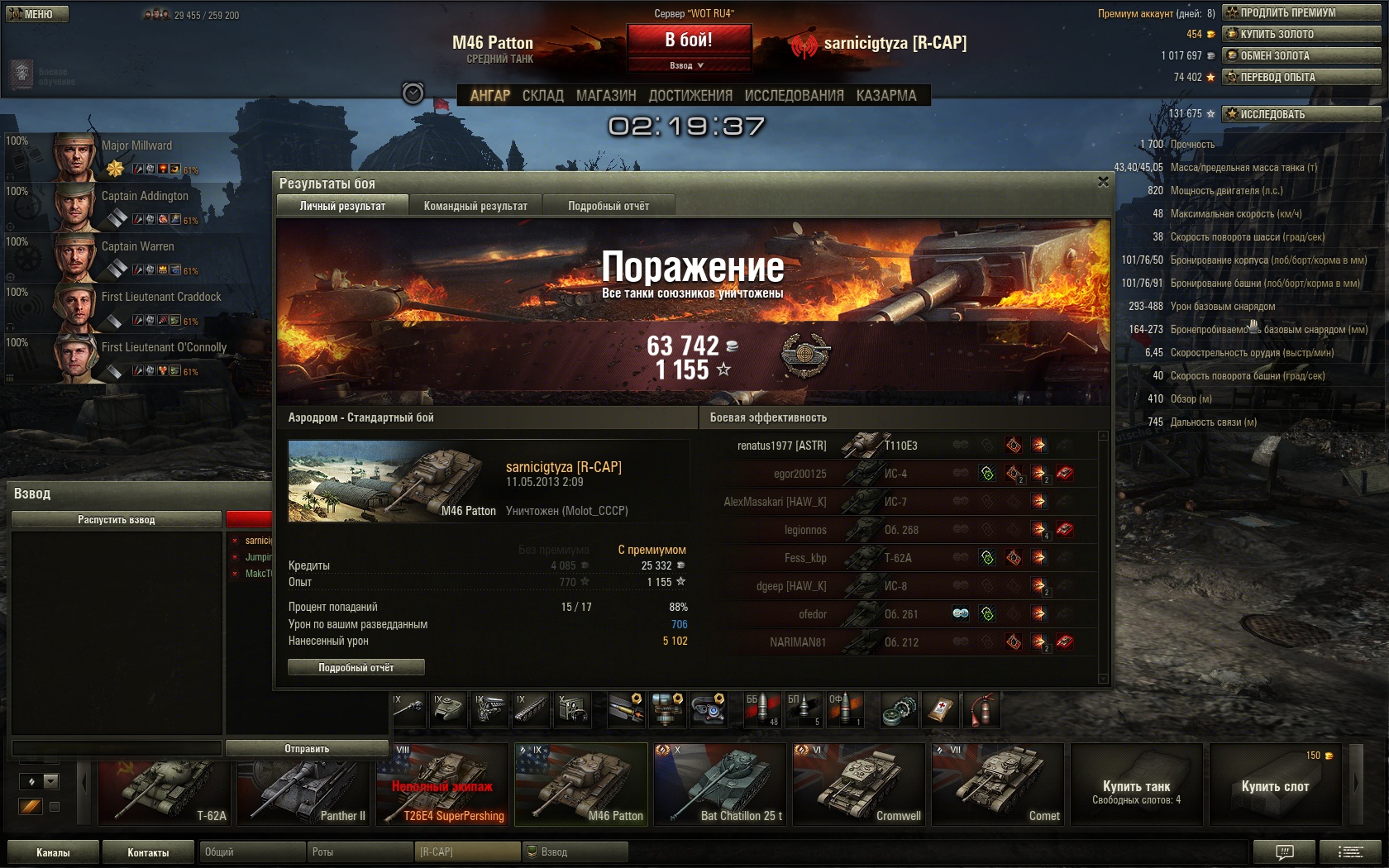Choose КУПИТЬ ЗОЛОТО
This screenshot has width=1389, height=868.
tap(1301, 34)
